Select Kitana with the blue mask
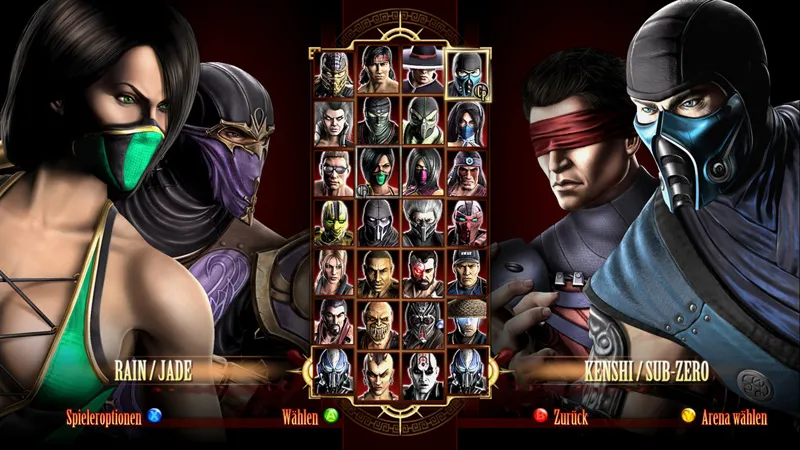The width and height of the screenshot is (800, 450). (465, 124)
